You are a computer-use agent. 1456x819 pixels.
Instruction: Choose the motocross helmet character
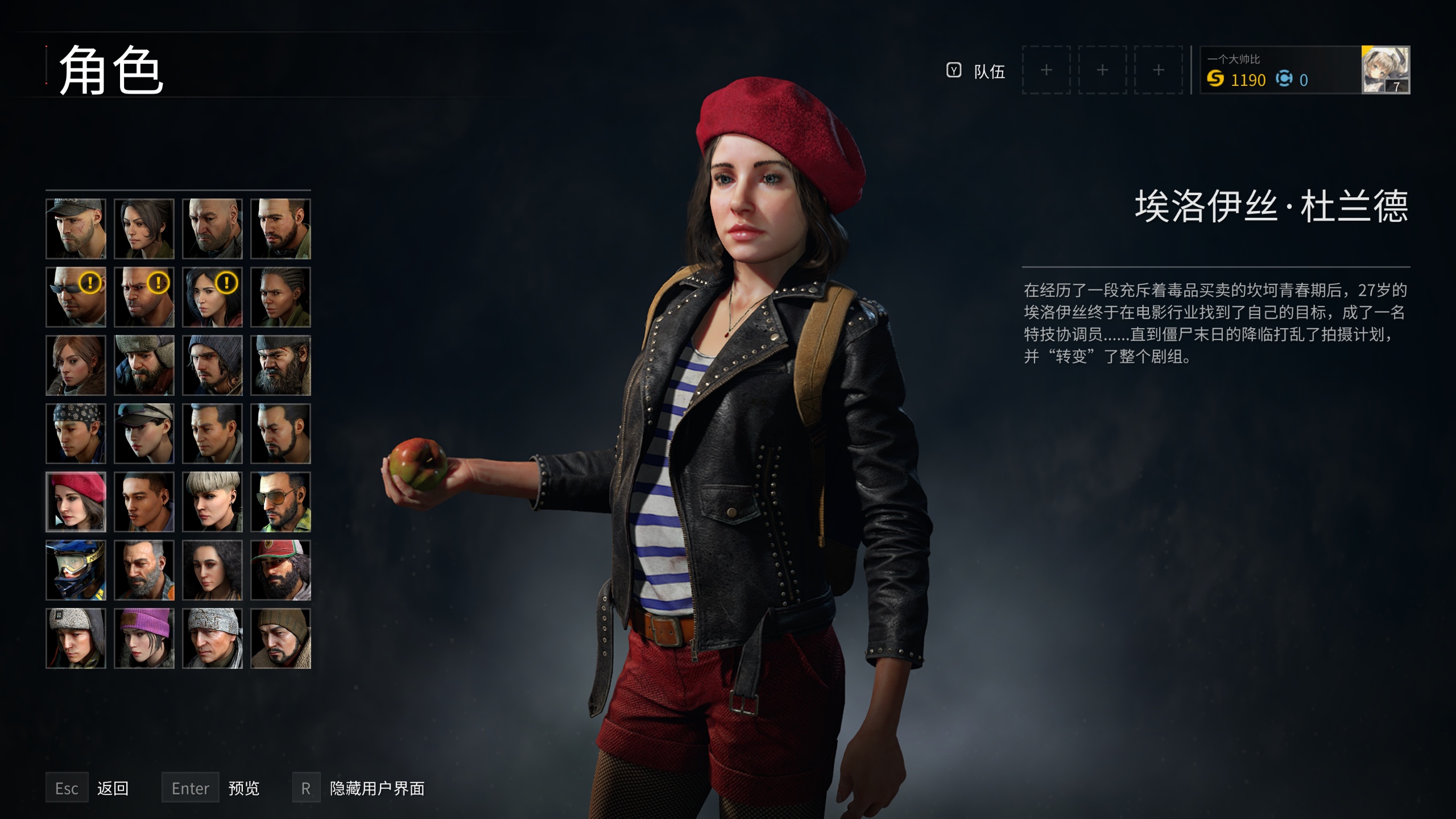(76, 570)
